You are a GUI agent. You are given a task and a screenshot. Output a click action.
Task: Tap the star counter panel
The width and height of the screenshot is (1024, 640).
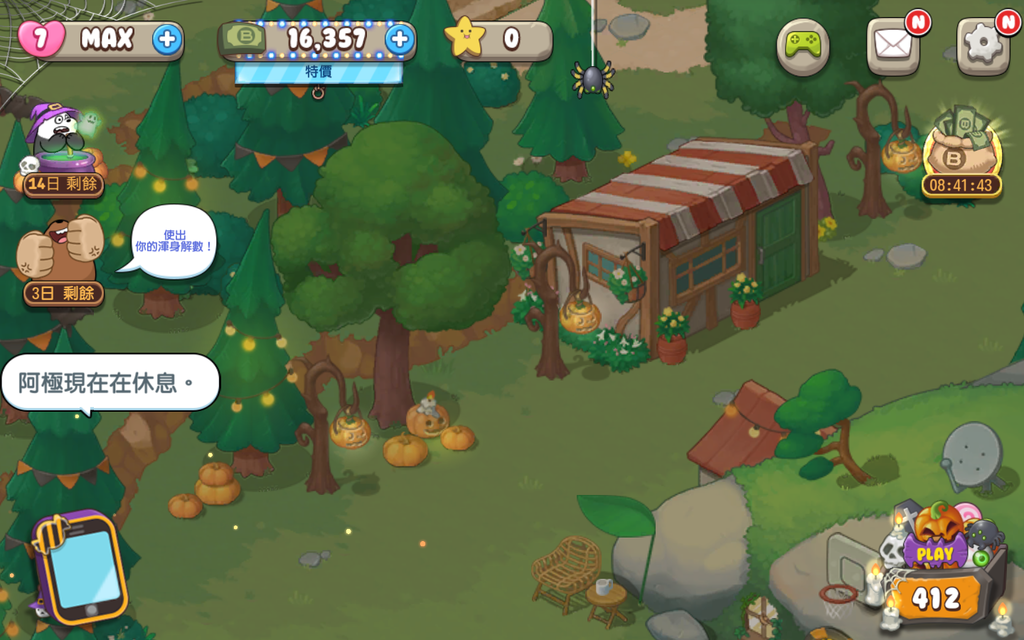[x=498, y=40]
